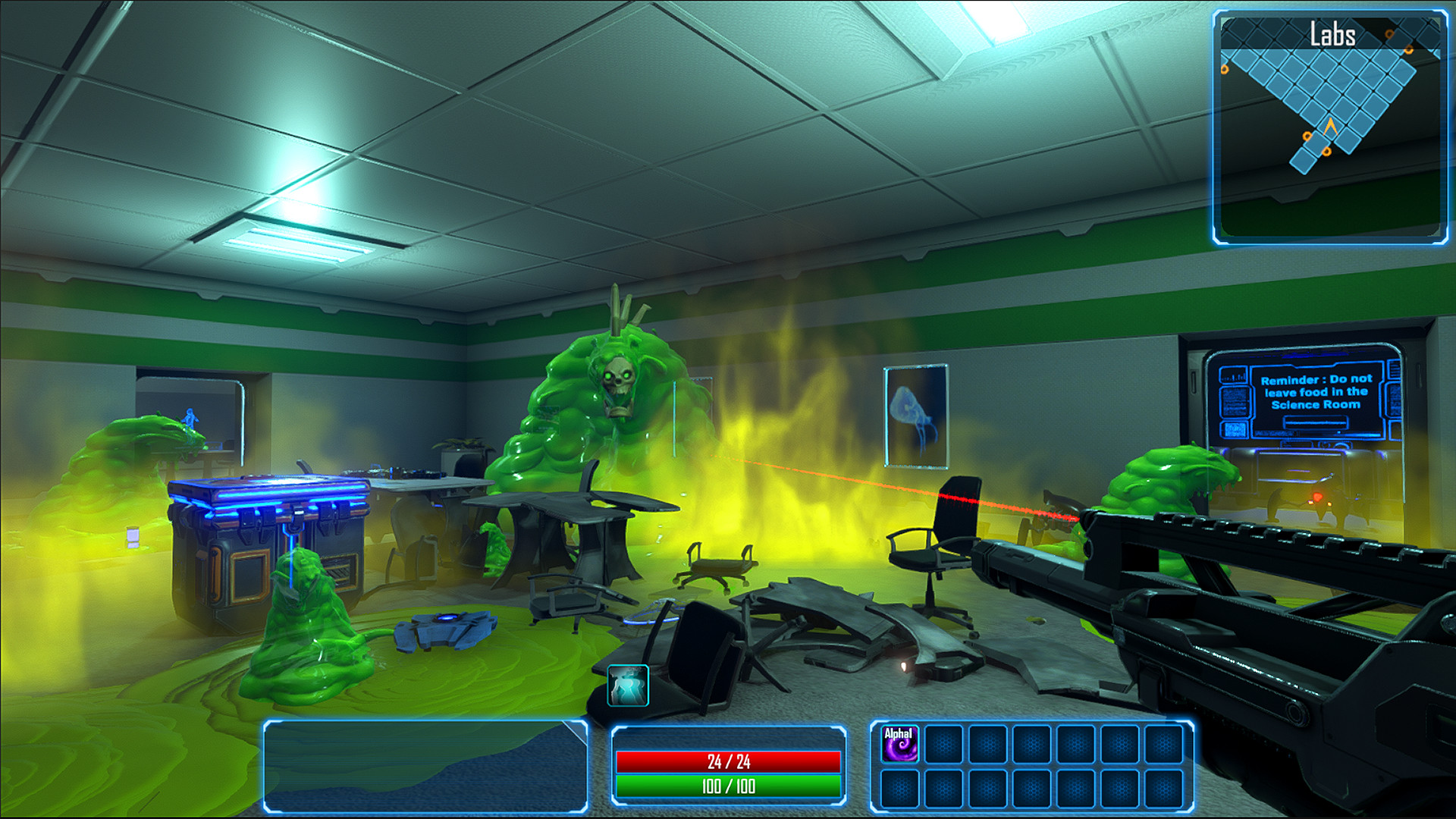The width and height of the screenshot is (1456, 819).
Task: Click the center slot of the lower ability row
Action: tap(1032, 789)
